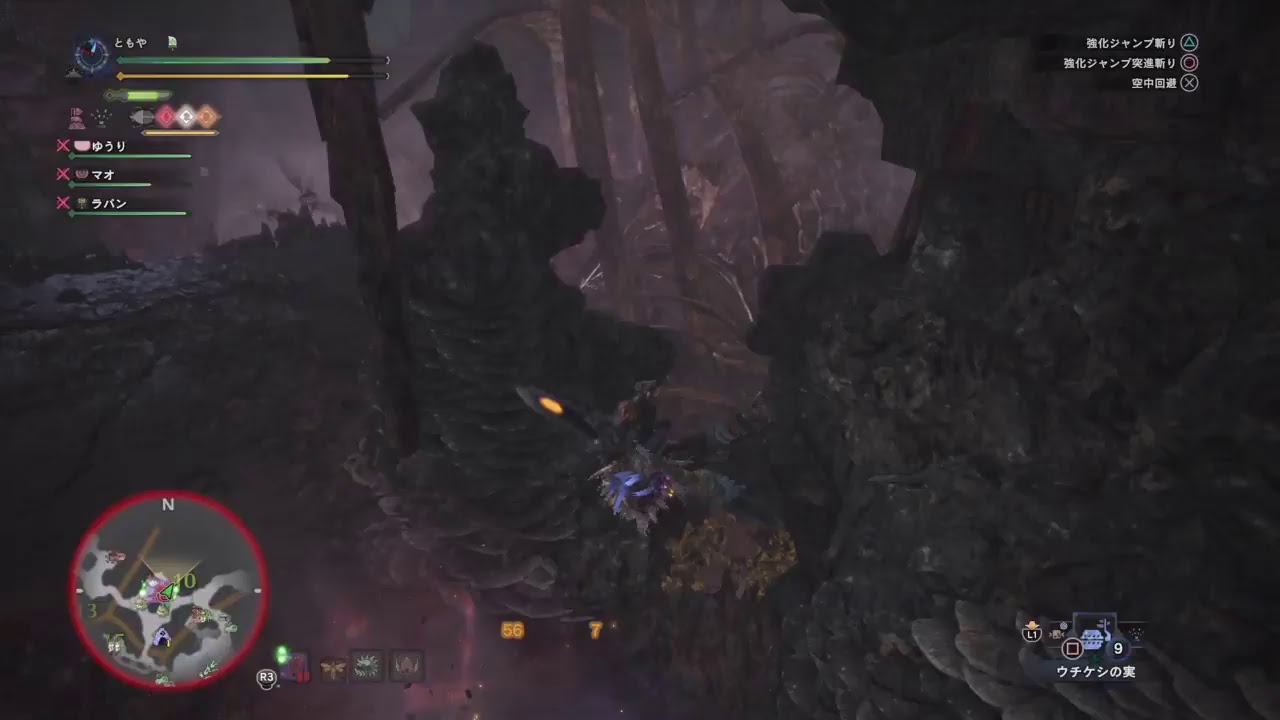Click the kinsect stamina gauge icon

point(142,116)
